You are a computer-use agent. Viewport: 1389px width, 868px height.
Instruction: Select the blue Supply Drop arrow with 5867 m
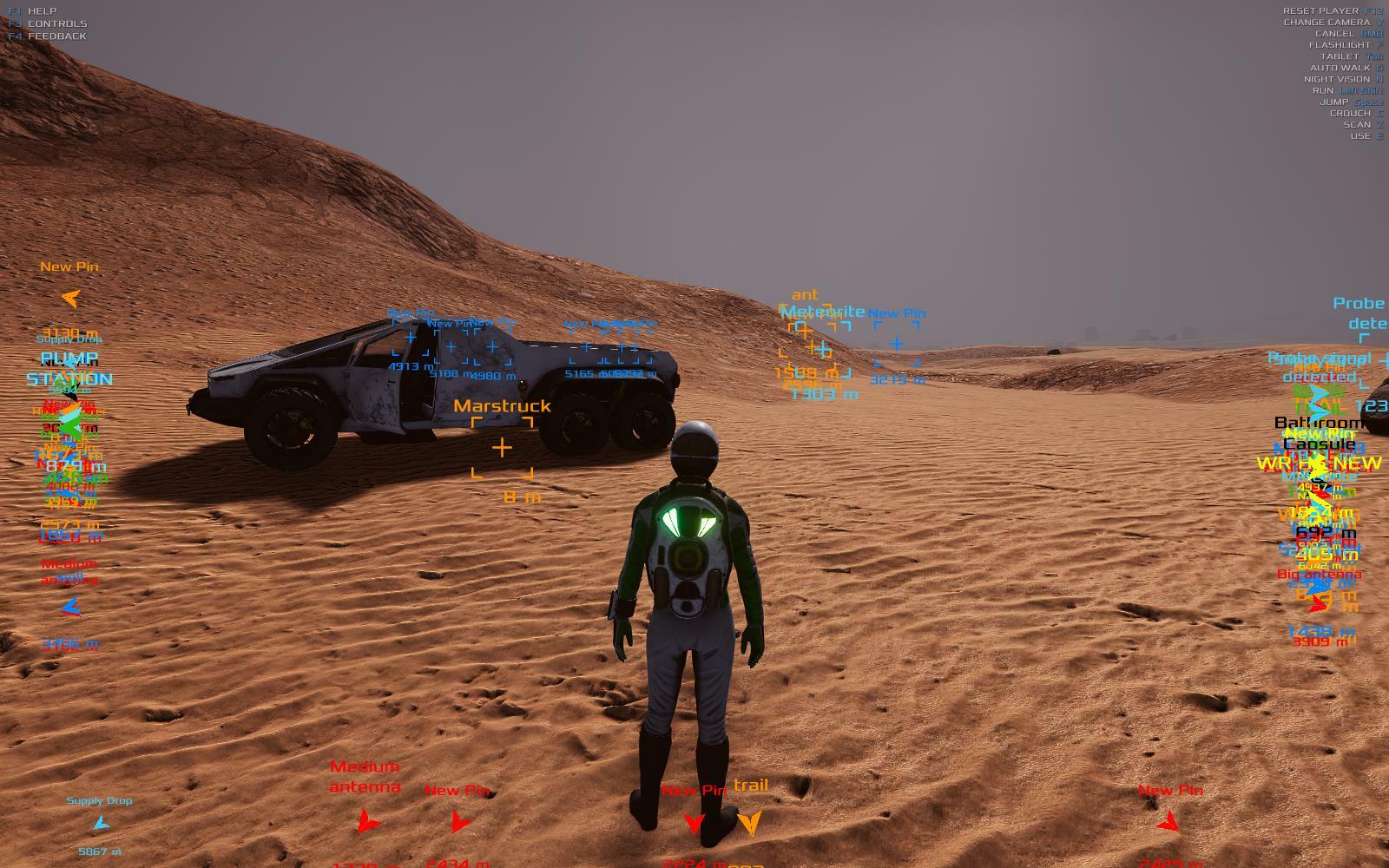click(x=101, y=823)
